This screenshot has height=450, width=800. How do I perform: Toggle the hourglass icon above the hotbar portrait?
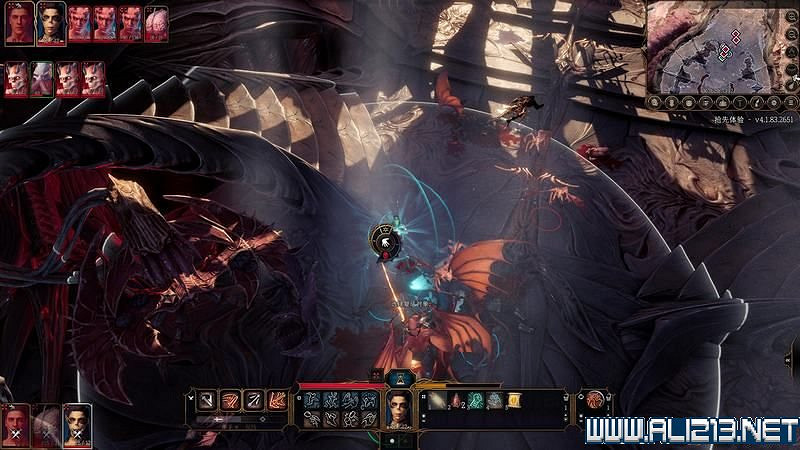tap(400, 376)
